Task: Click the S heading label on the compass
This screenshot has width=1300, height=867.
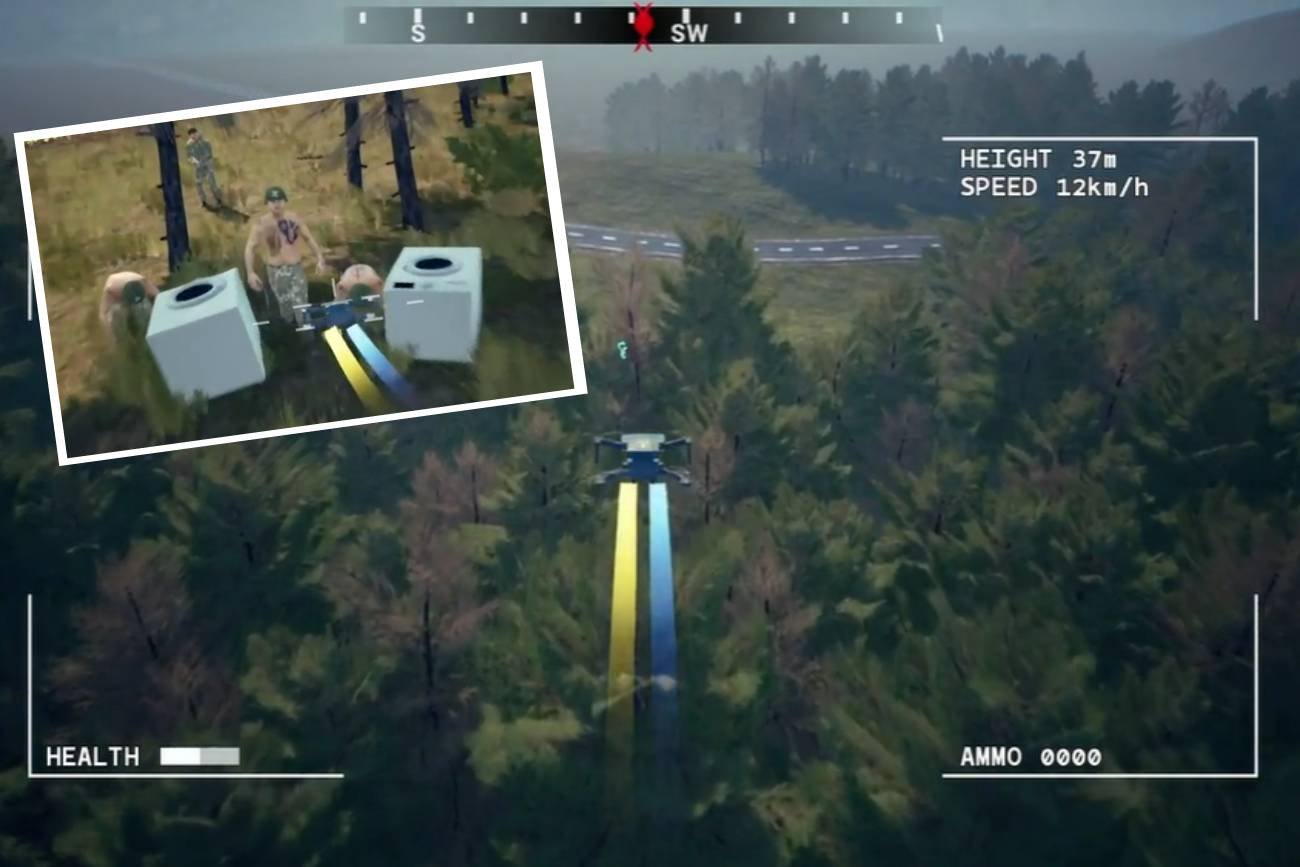Action: click(x=417, y=33)
